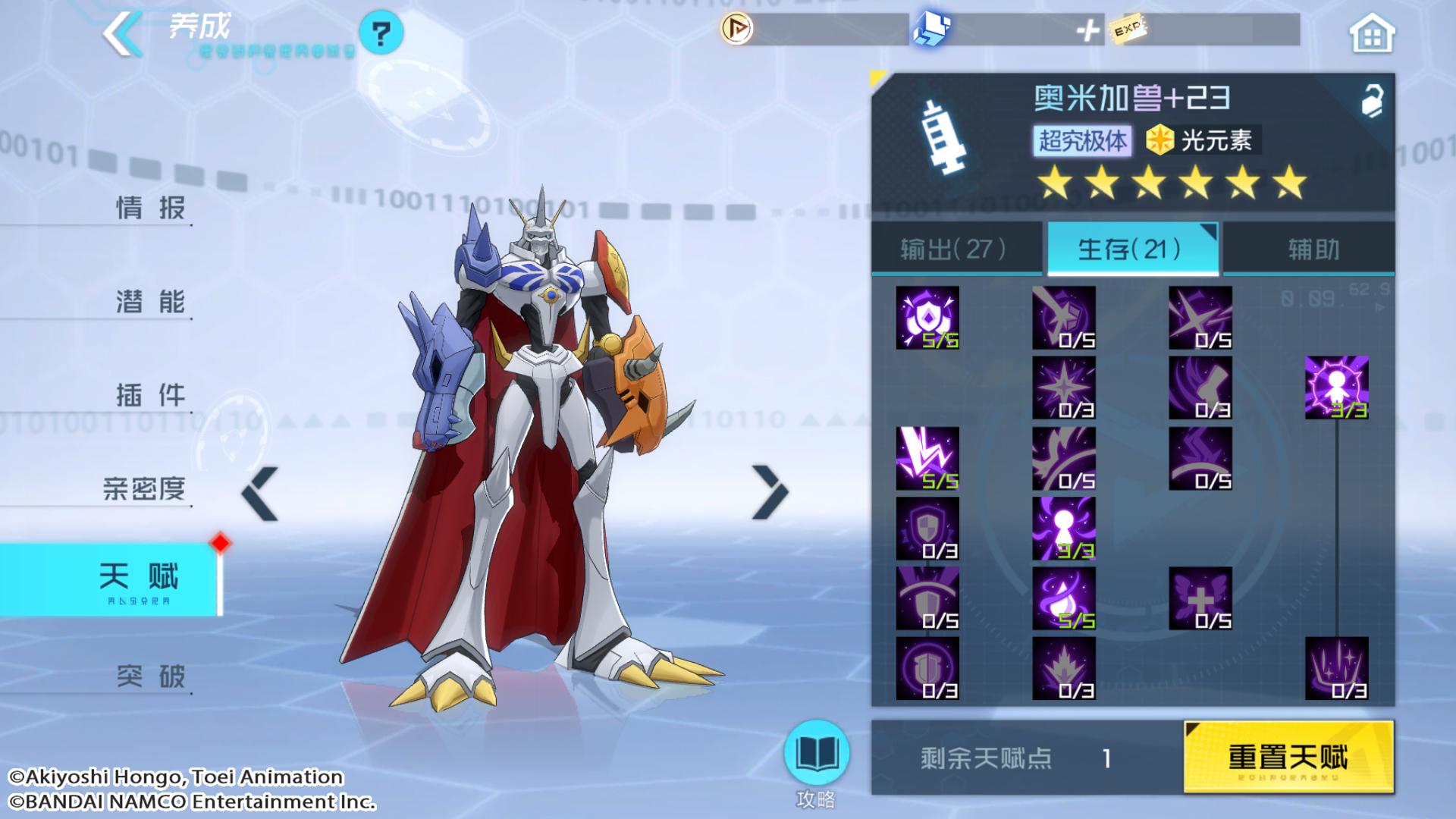Switch to the 辅助 support tab
The width and height of the screenshot is (1456, 819).
click(1313, 249)
